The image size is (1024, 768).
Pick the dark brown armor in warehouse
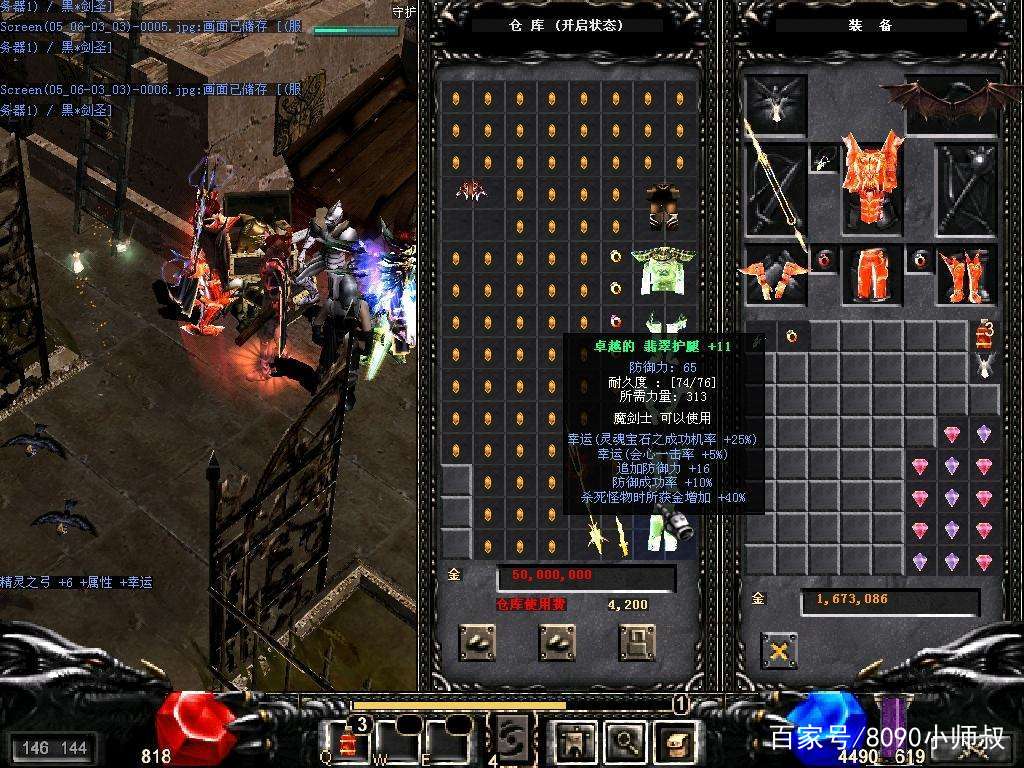(662, 206)
